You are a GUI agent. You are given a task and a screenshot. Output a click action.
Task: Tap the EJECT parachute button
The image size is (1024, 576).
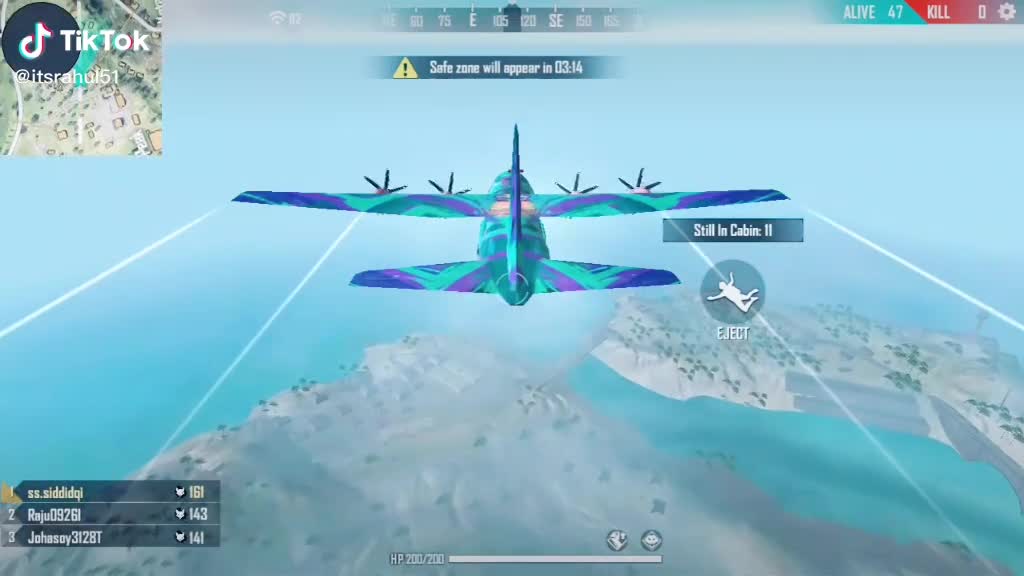pos(732,292)
